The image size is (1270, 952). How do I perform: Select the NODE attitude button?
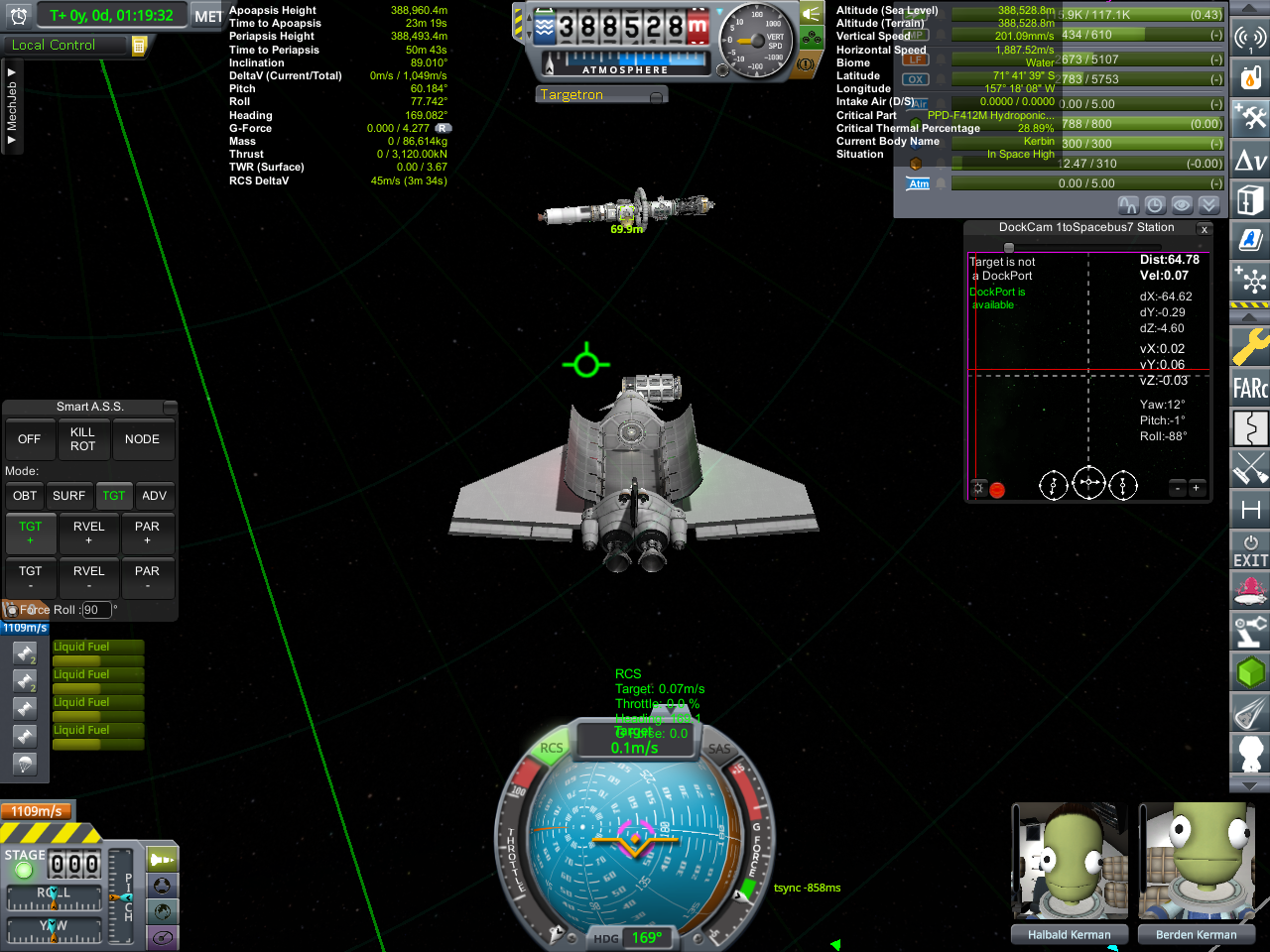142,439
